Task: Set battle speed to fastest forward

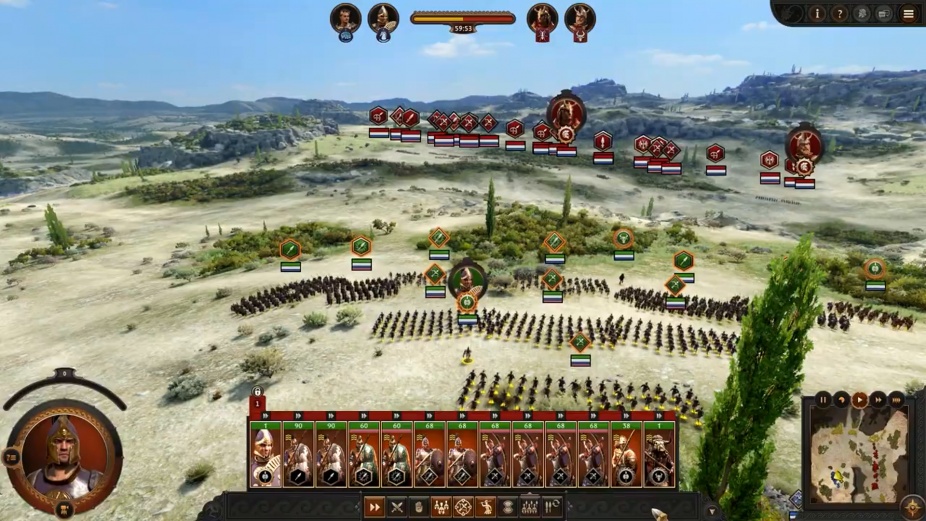Action: tap(896, 400)
